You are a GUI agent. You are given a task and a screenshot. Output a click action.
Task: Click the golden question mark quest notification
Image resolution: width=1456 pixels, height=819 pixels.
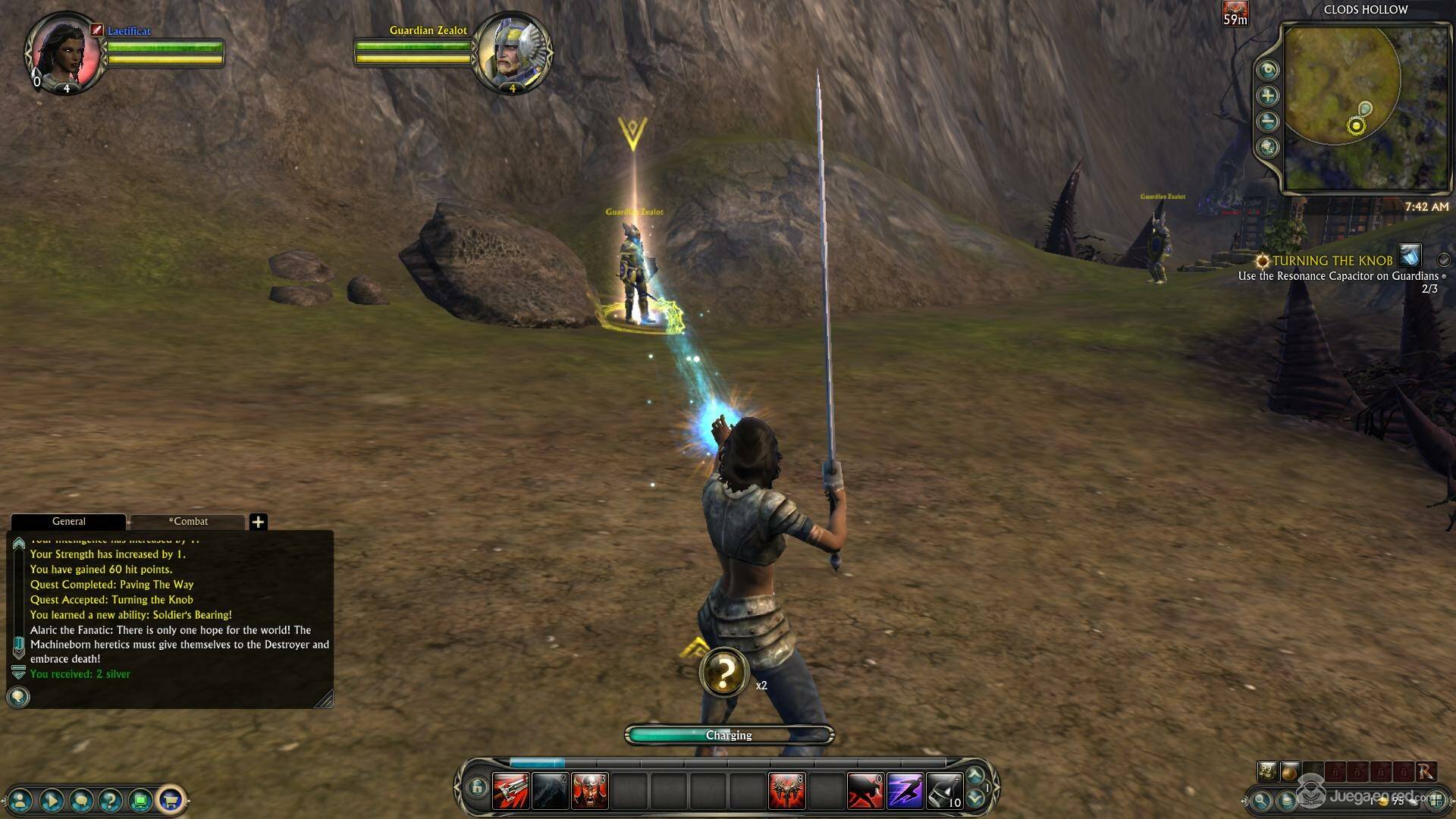coord(724,672)
